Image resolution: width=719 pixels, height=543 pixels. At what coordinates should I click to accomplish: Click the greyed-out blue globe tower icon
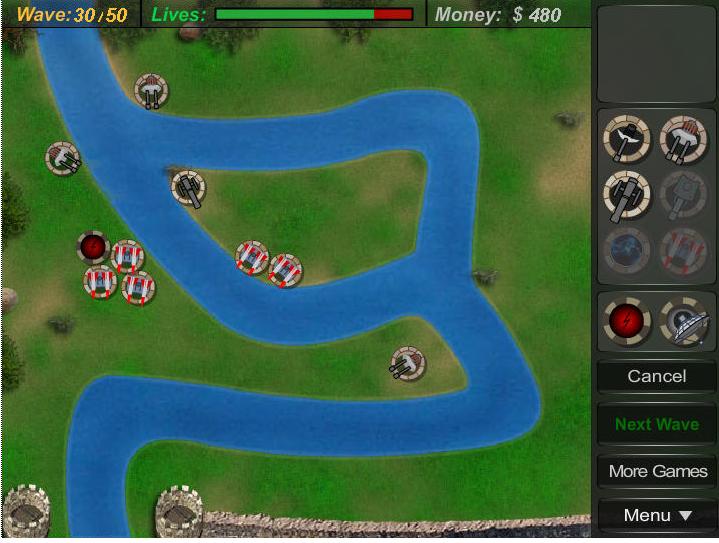[628, 250]
